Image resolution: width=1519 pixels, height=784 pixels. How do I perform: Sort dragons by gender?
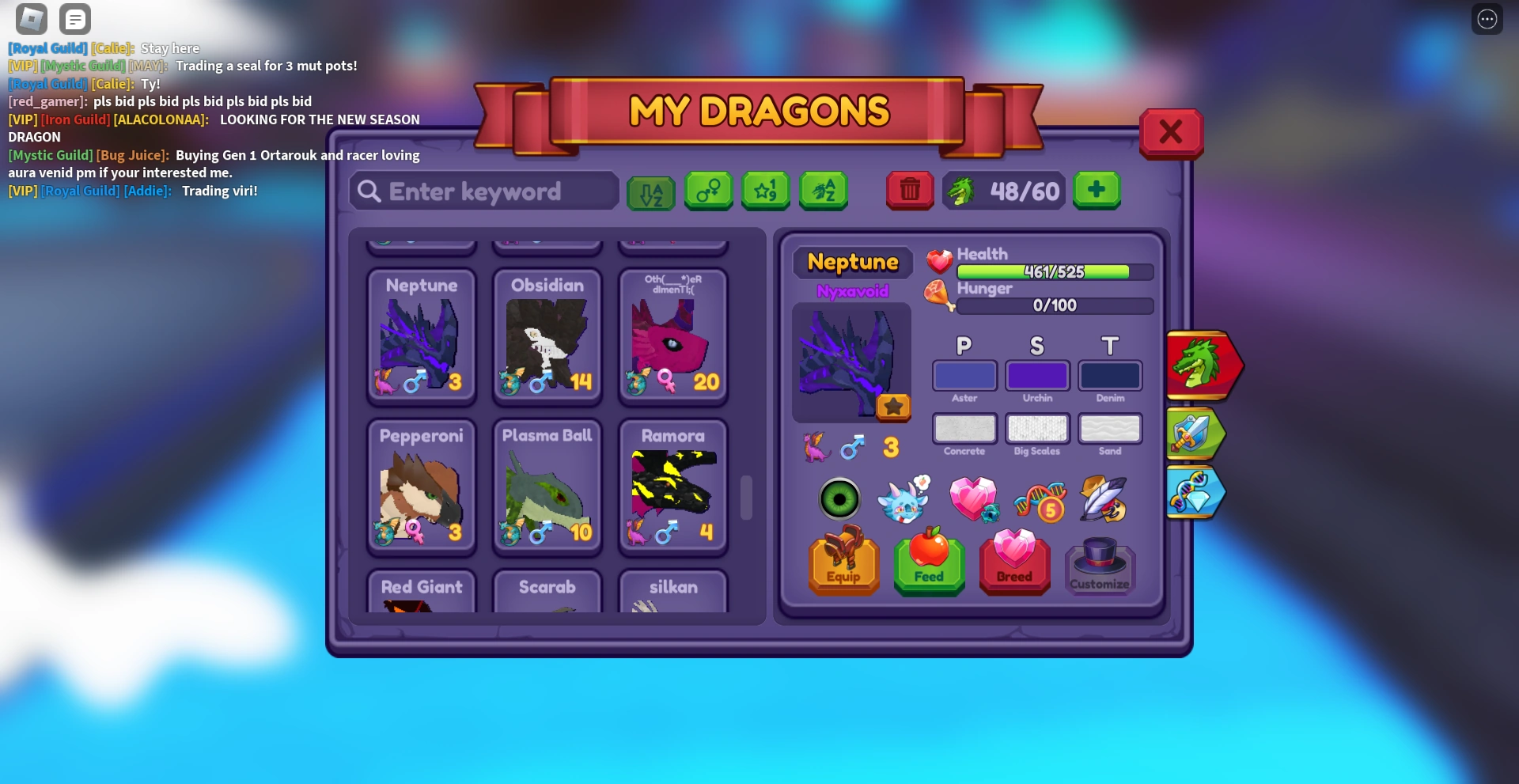tap(708, 191)
